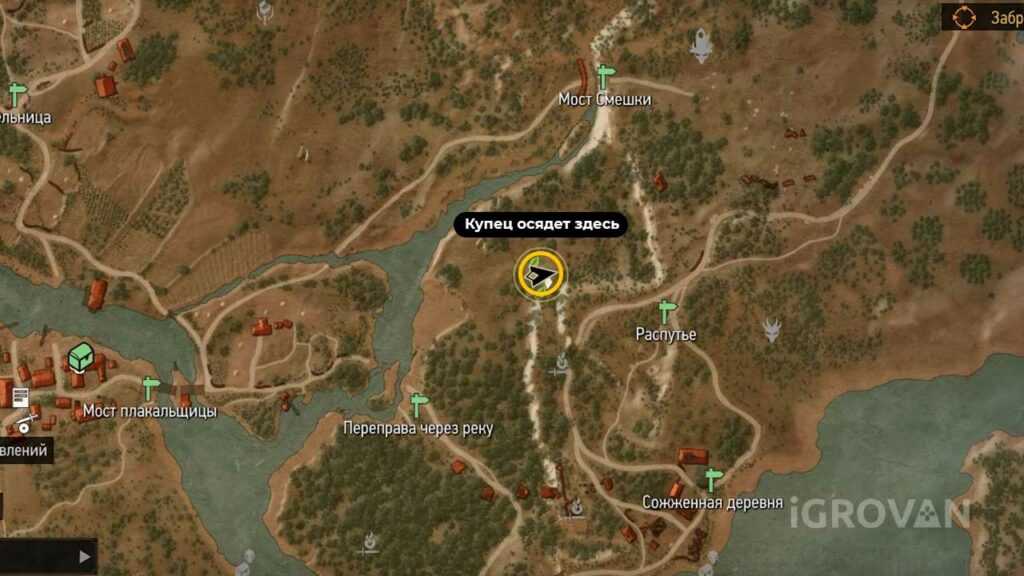Select the green chest shop marker

click(79, 358)
